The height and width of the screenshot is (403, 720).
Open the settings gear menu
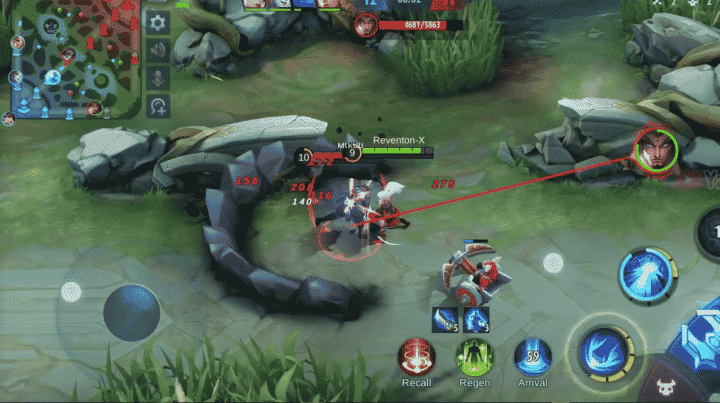tap(158, 22)
